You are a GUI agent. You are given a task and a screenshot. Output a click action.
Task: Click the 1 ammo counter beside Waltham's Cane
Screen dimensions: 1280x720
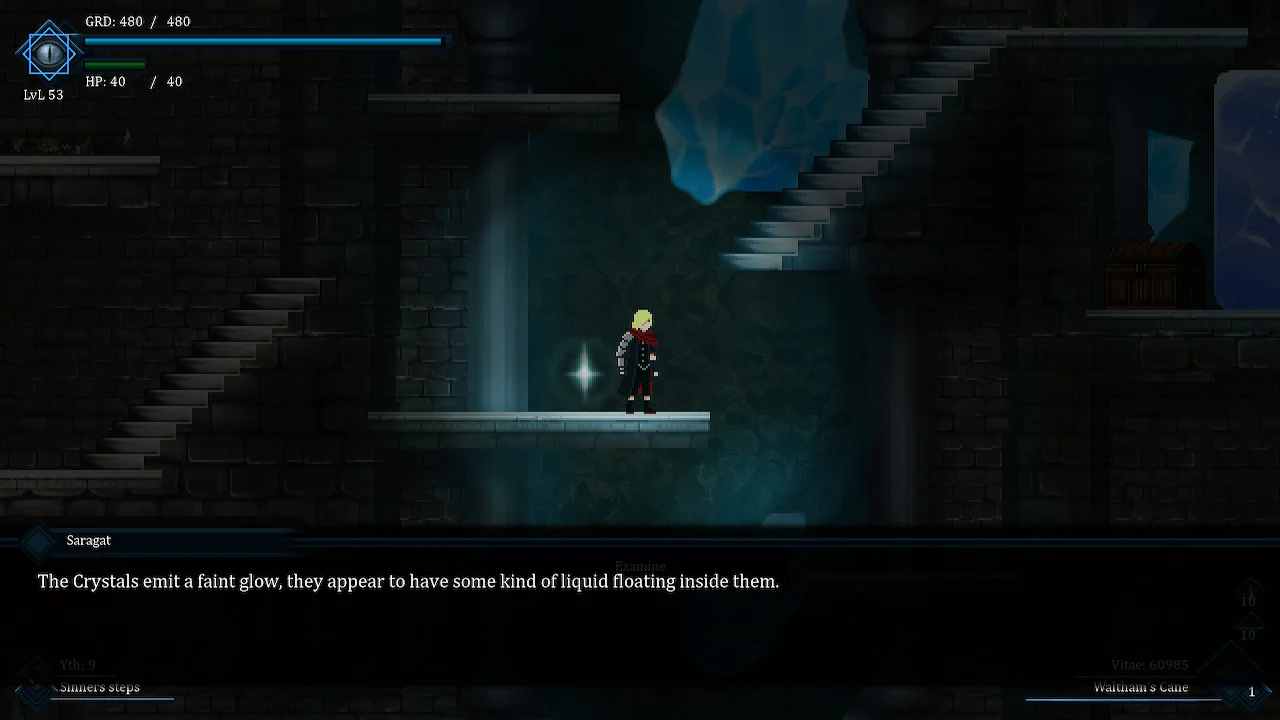click(x=1252, y=691)
